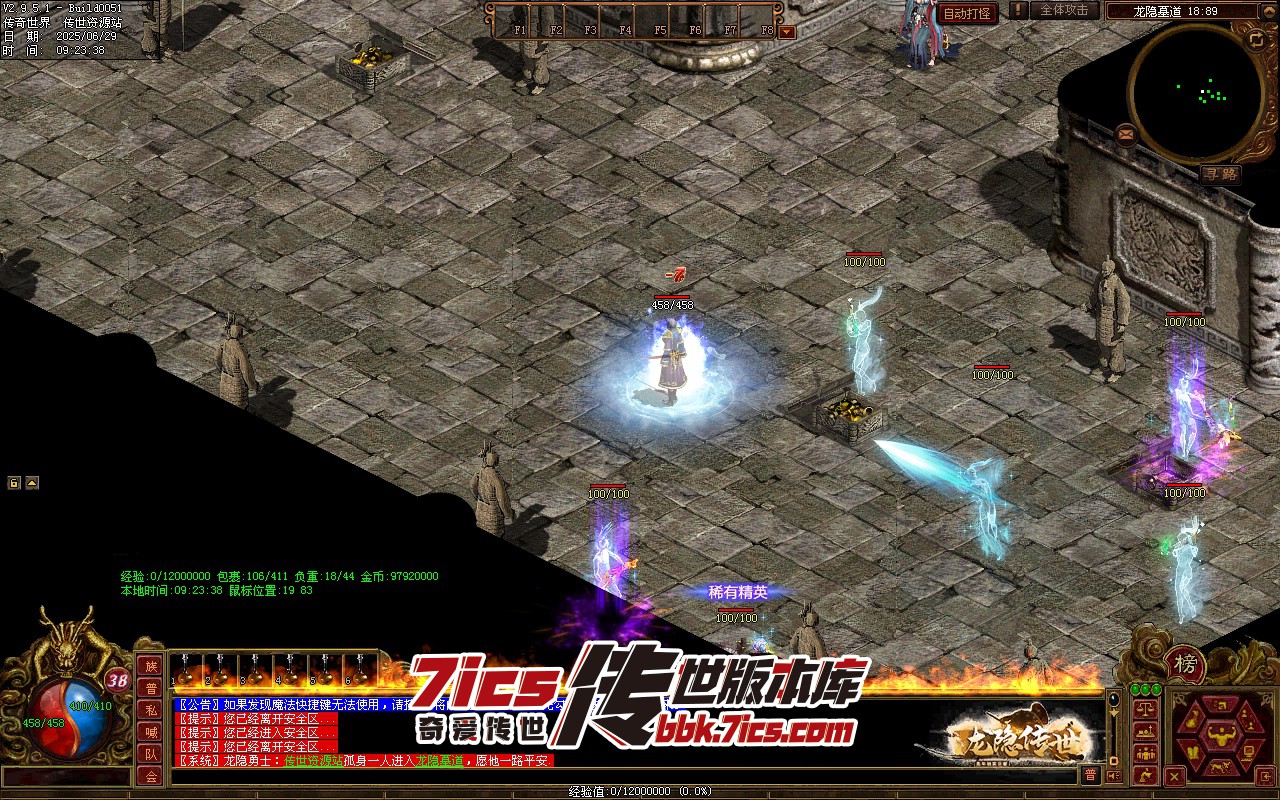Select the 族 chat channel tab
The image size is (1280, 800).
click(x=151, y=666)
